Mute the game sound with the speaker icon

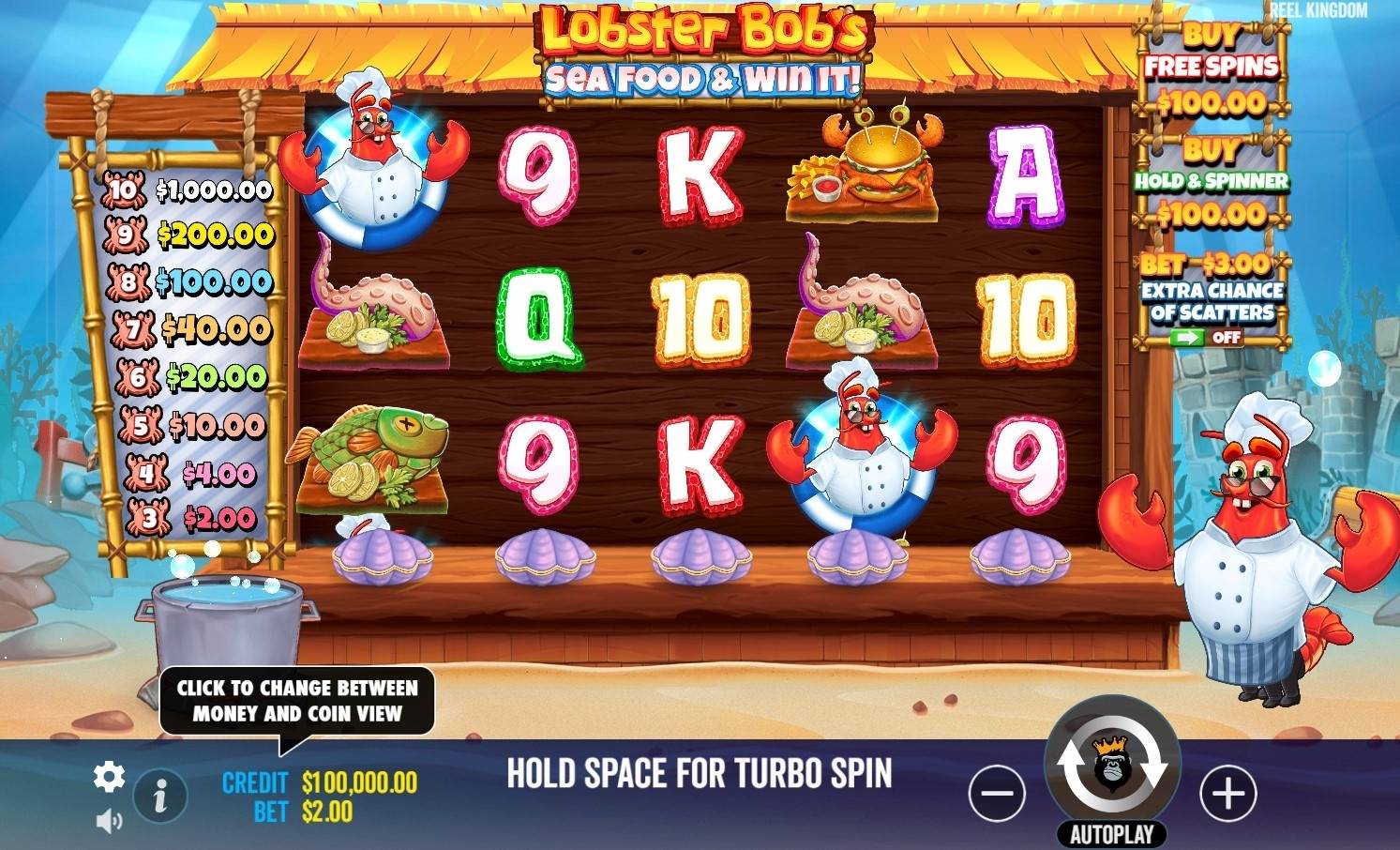coord(110,818)
